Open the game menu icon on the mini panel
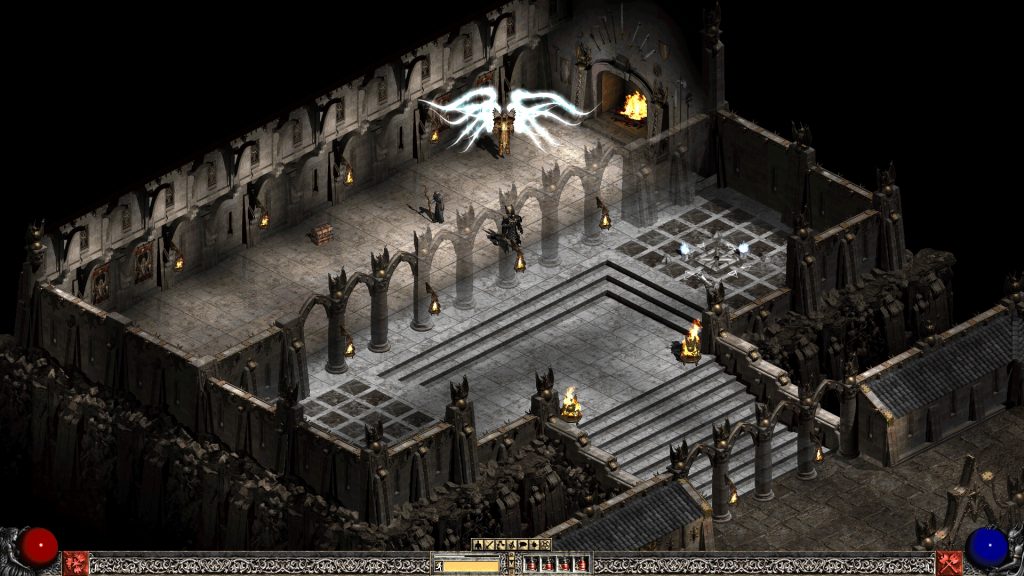Image resolution: width=1024 pixels, height=576 pixels. (x=545, y=545)
